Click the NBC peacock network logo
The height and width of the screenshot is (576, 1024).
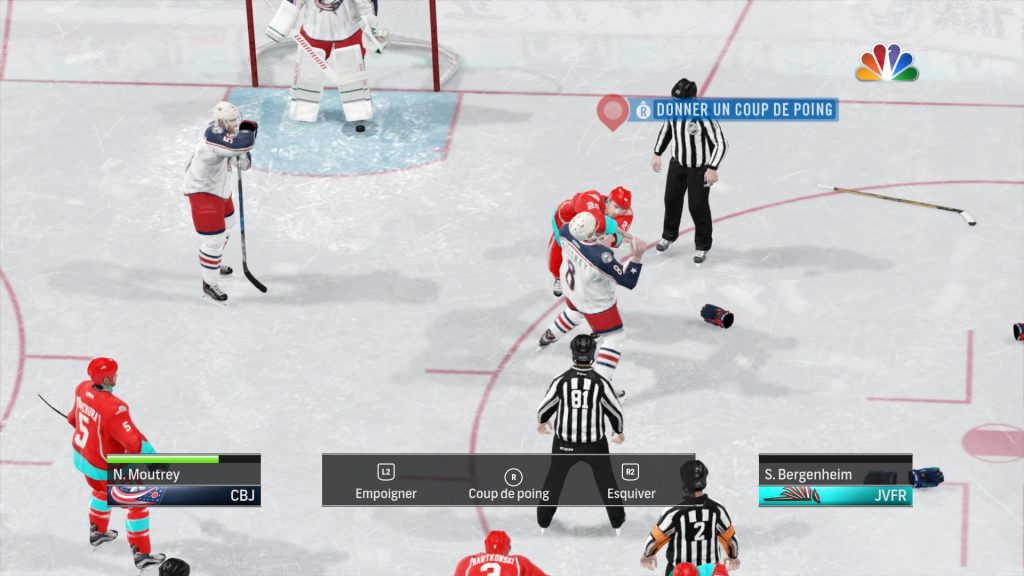(886, 63)
